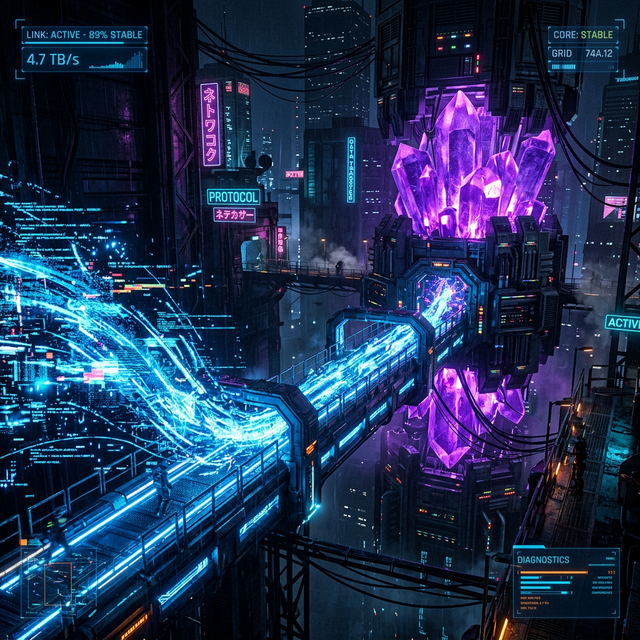Image resolution: width=640 pixels, height=640 pixels.
Task: Click the holographic minimap display
Action: pos(59,580)
